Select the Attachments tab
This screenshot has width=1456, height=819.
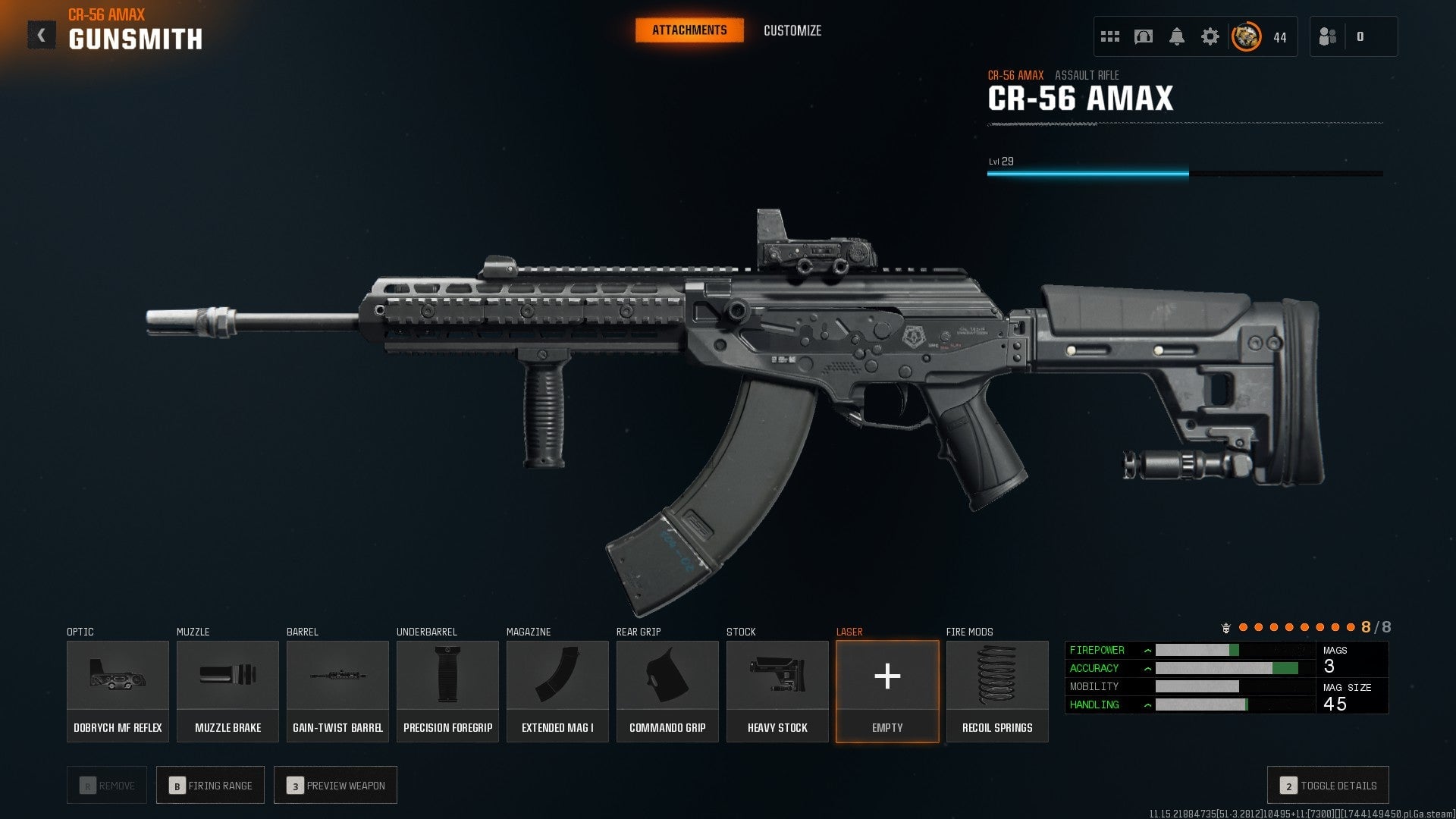tap(689, 30)
